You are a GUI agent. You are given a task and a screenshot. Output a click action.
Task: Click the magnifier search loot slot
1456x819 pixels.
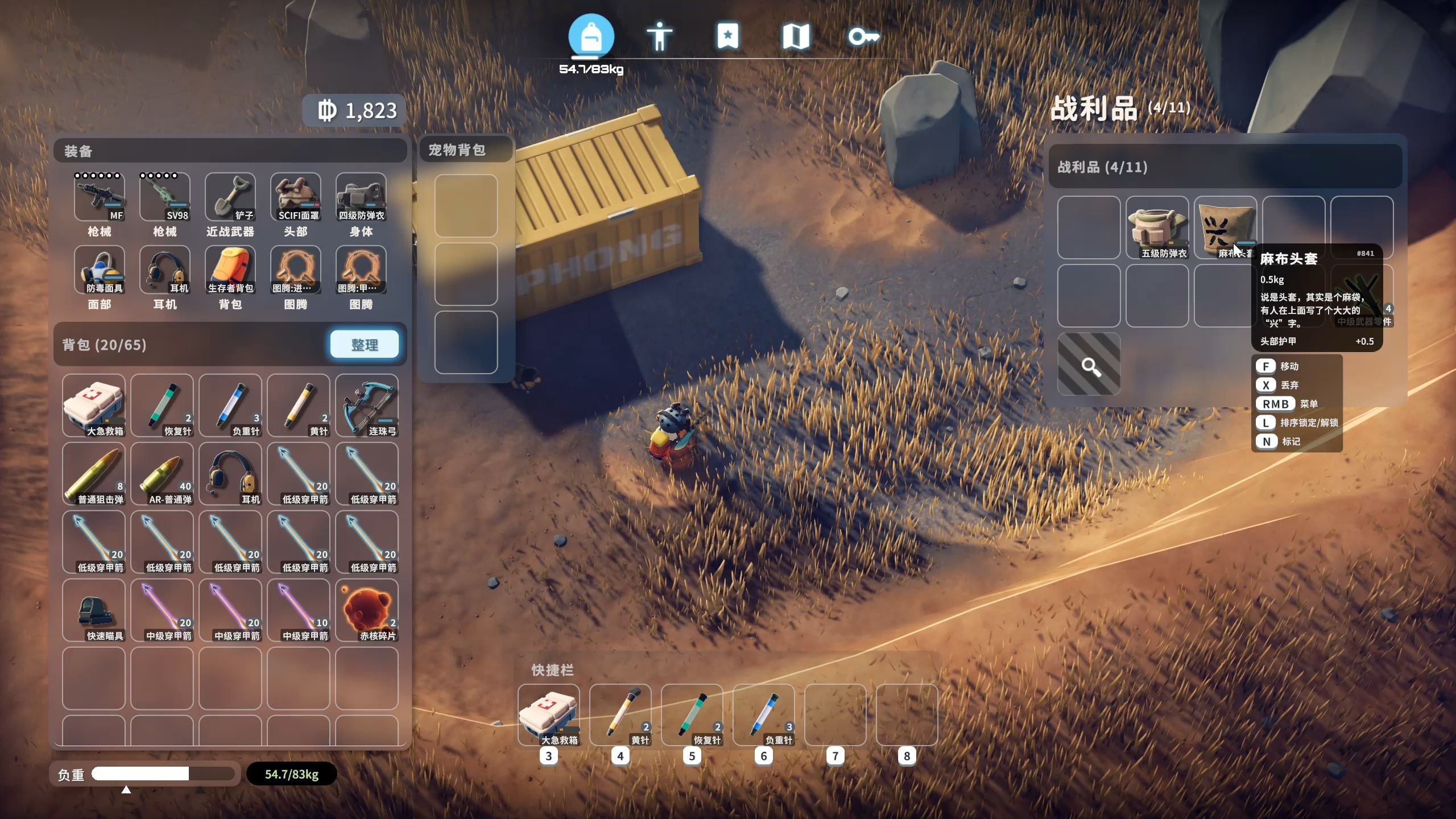(1089, 365)
